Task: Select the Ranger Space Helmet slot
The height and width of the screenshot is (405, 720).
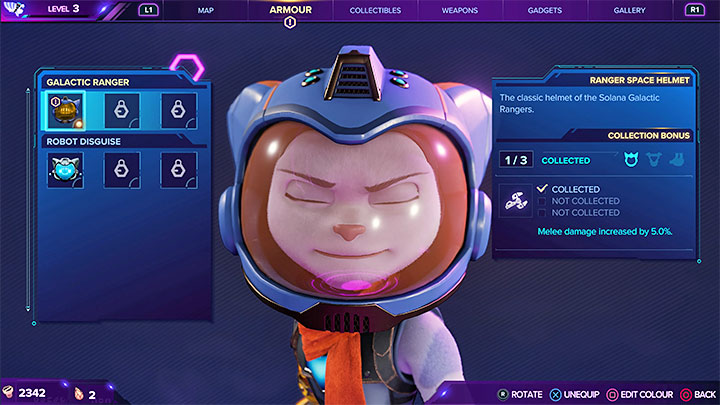Action: coord(66,110)
